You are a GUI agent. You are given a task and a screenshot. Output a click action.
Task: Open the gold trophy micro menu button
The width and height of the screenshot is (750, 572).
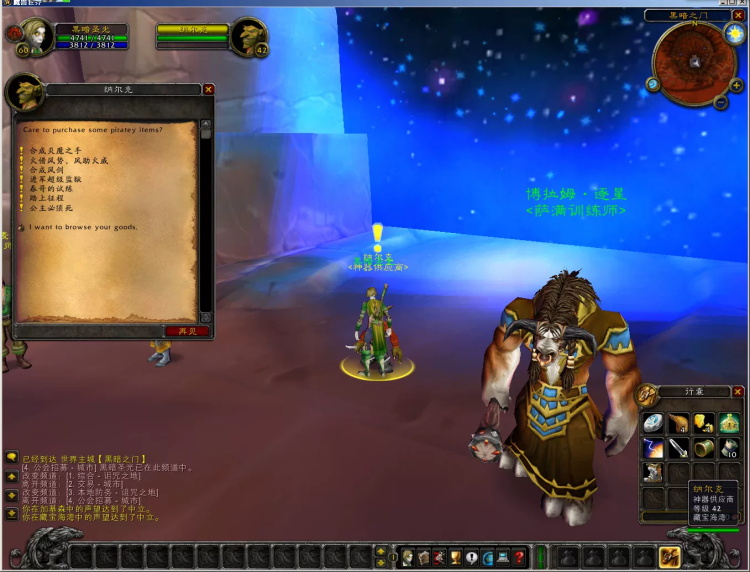point(455,557)
